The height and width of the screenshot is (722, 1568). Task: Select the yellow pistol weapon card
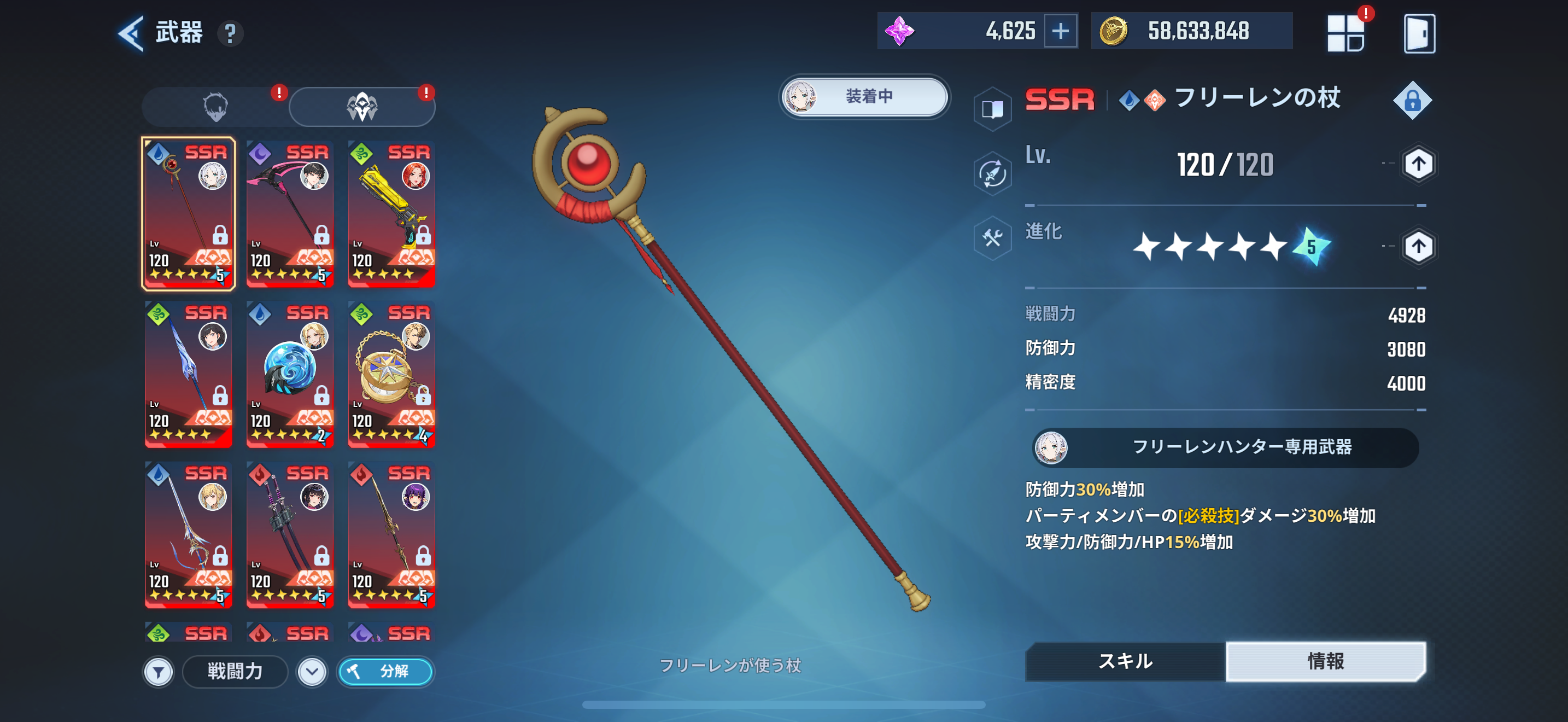point(391,214)
